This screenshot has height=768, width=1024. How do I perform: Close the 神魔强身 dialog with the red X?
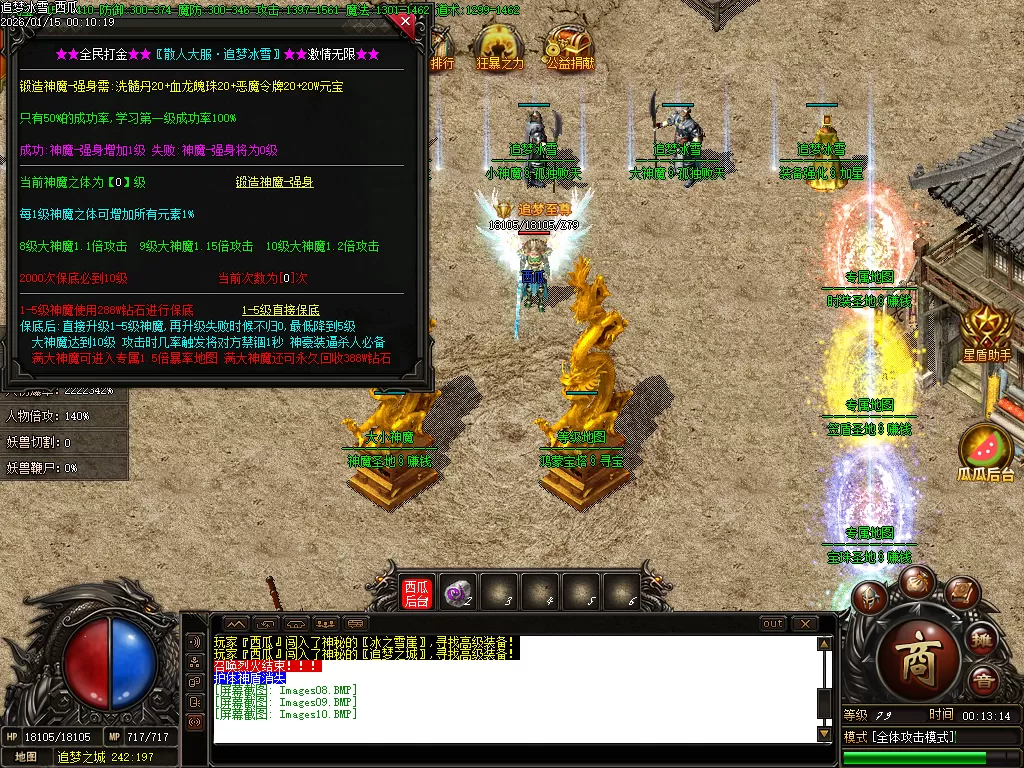[405, 20]
